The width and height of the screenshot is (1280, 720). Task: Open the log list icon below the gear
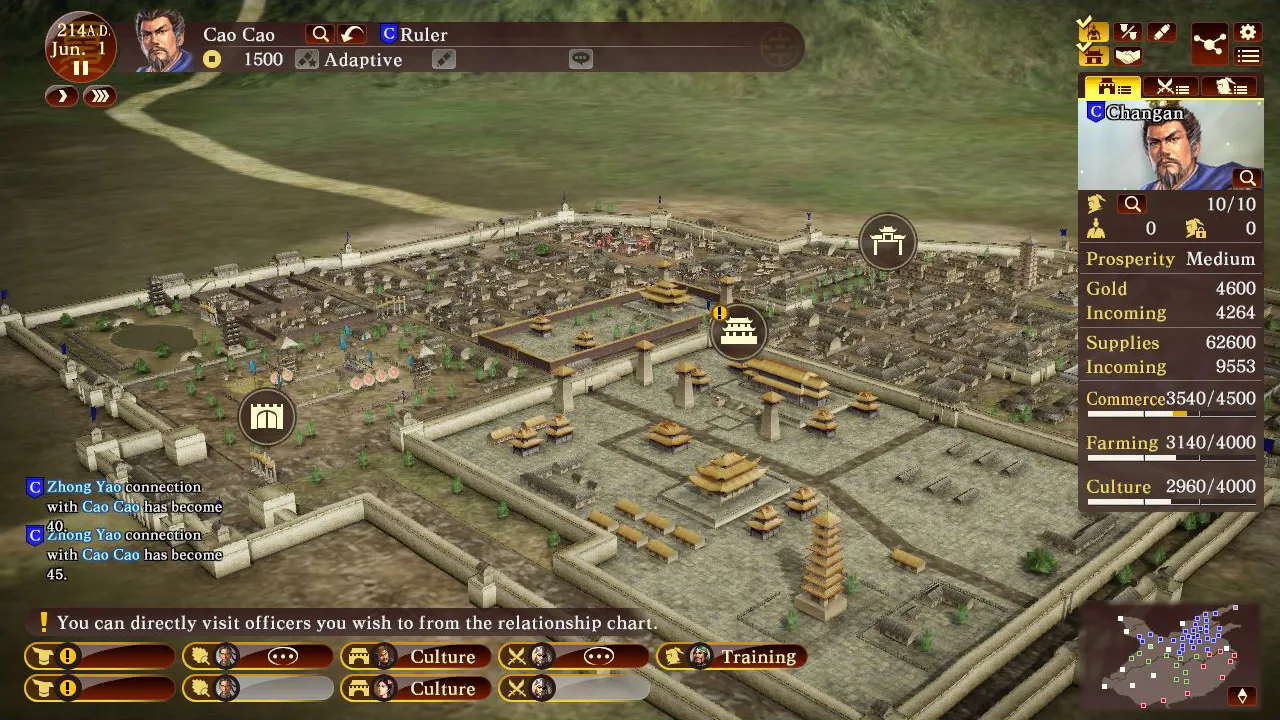pos(1247,56)
